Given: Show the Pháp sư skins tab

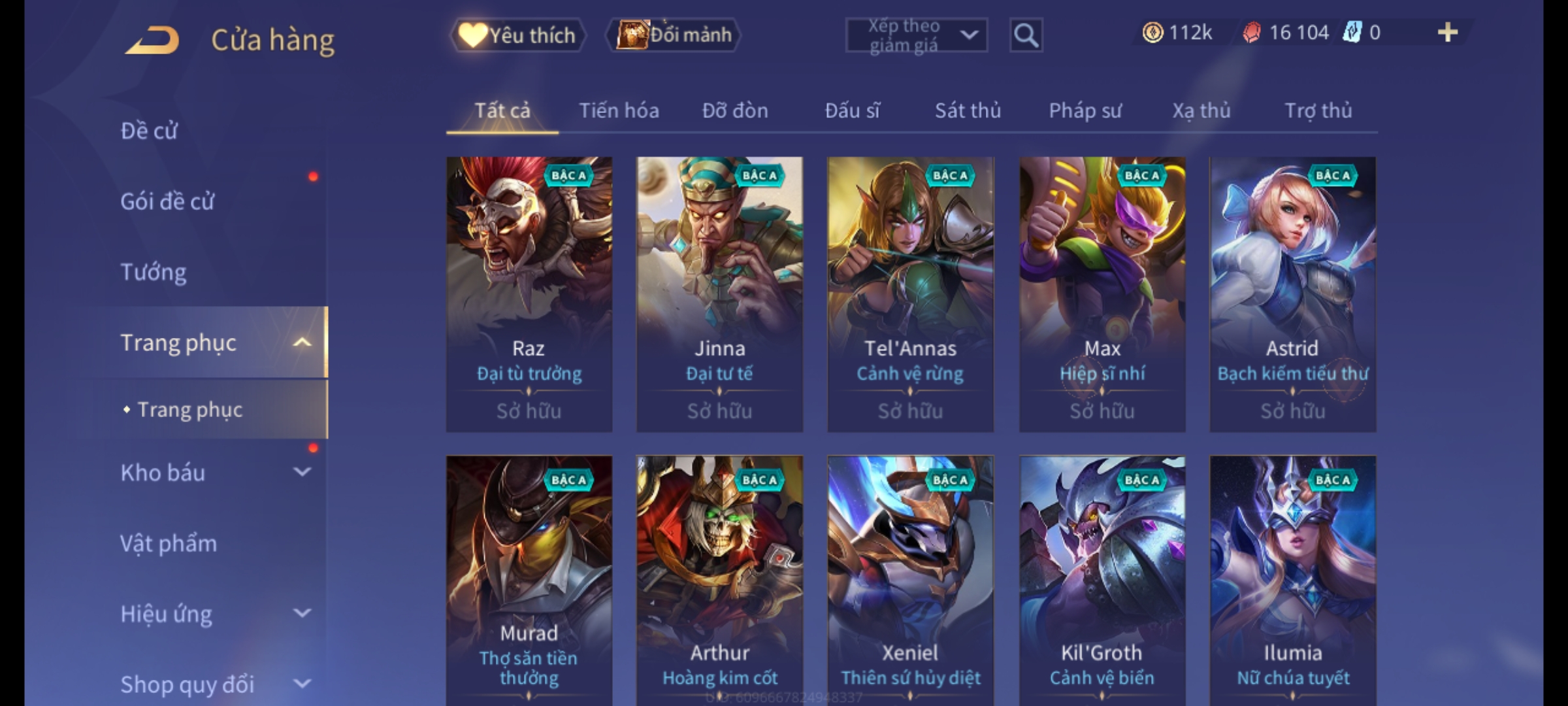Looking at the screenshot, I should pos(1085,111).
